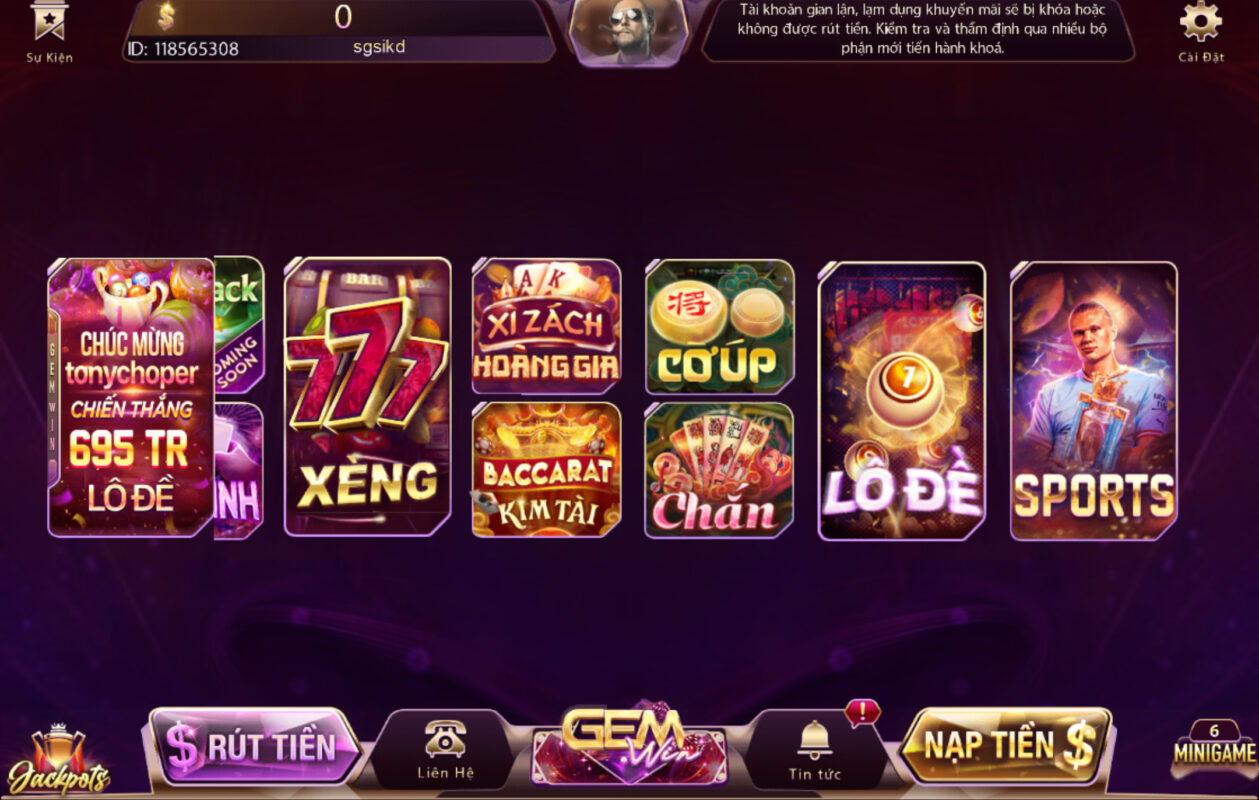
Task: Launch Xì Zách Hoàng Gia card game
Action: (x=546, y=326)
